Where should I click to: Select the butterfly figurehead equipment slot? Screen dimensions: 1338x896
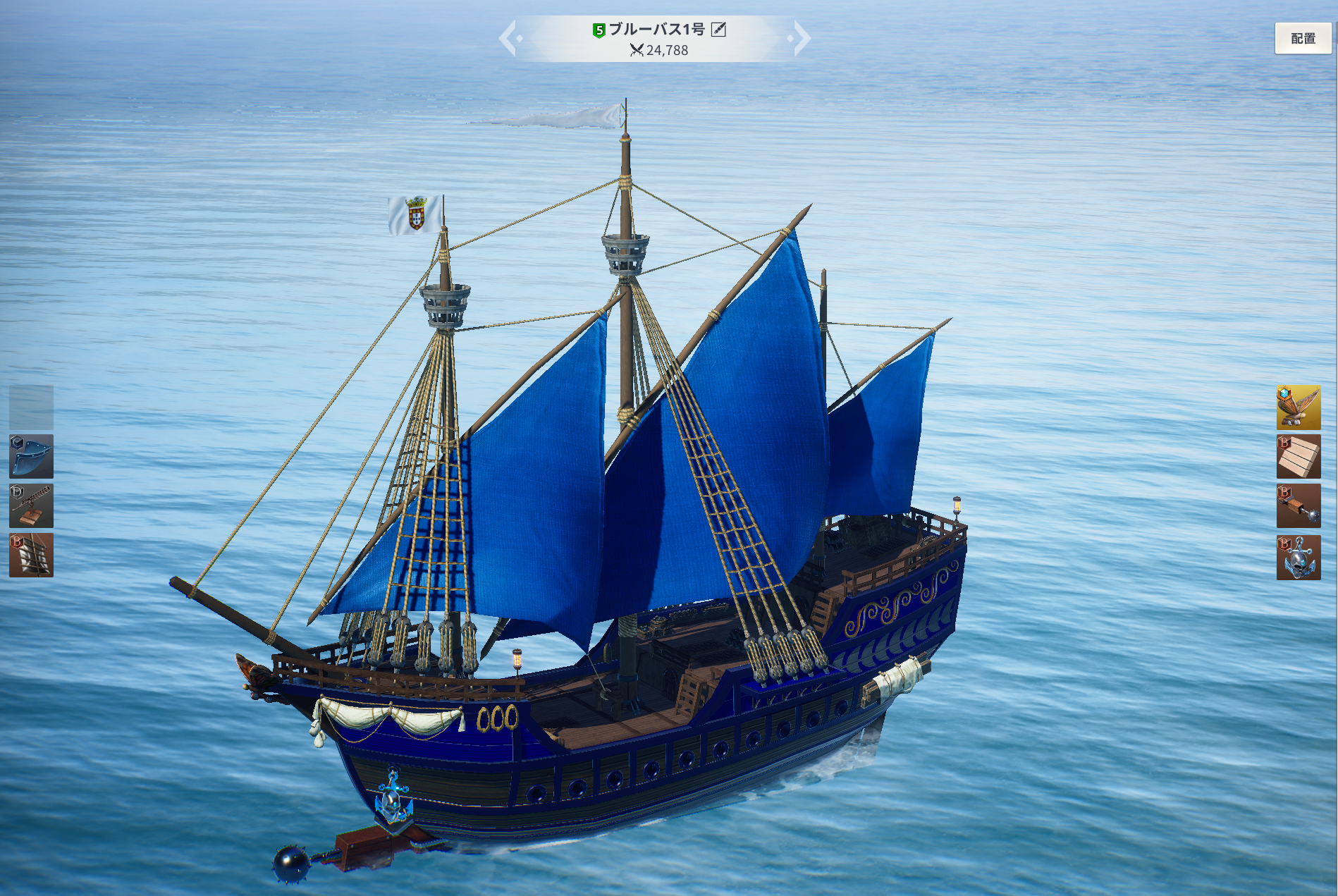[x=1298, y=407]
